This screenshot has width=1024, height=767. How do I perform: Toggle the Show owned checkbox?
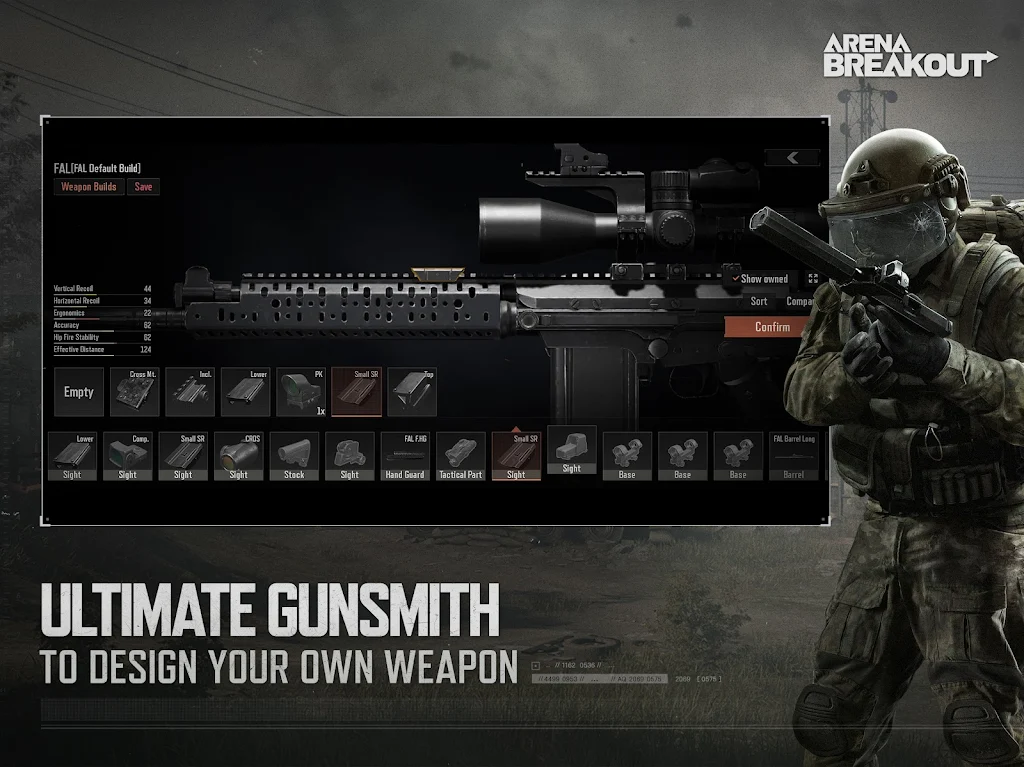click(736, 279)
